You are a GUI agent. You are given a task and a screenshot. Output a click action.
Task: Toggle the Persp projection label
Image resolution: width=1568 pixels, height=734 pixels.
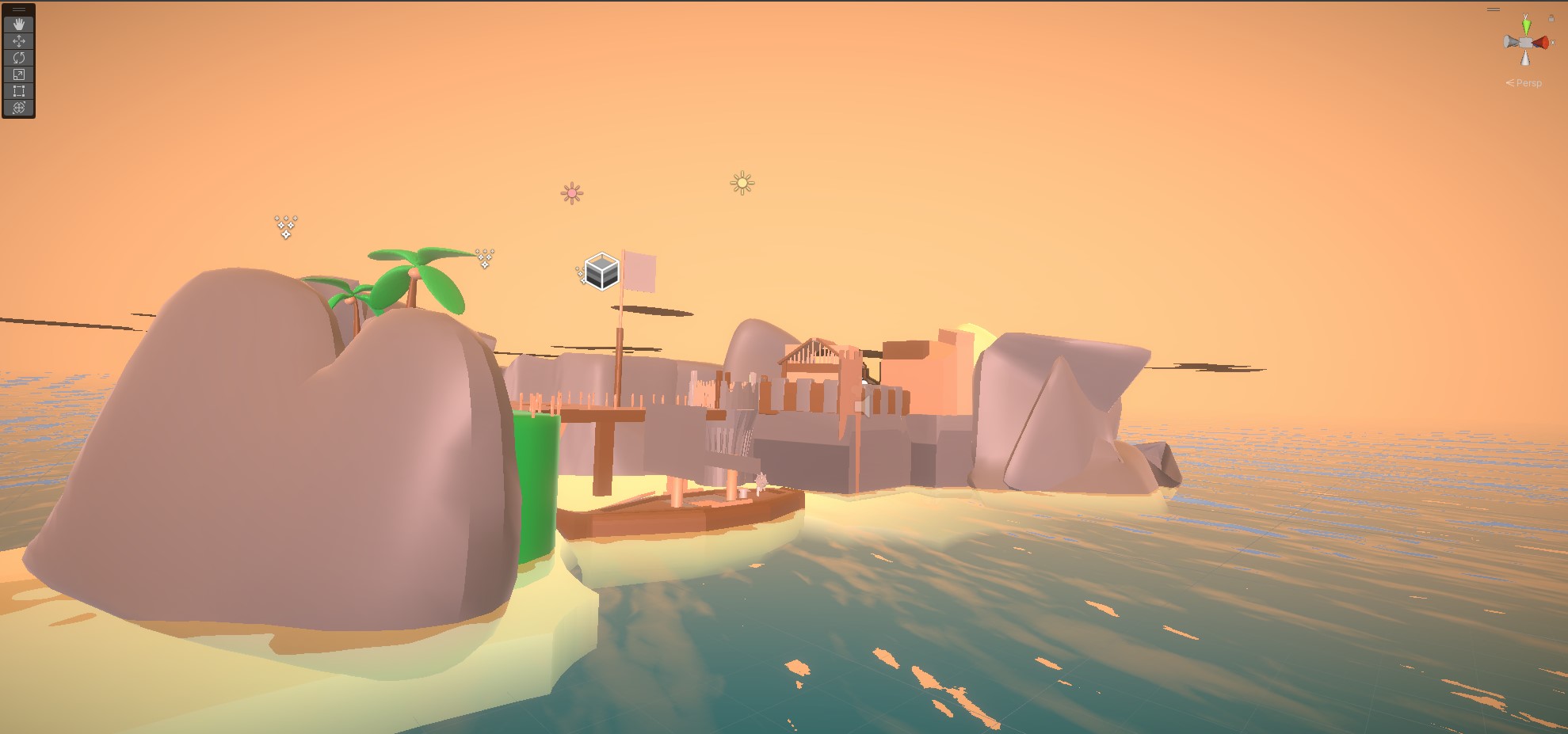[x=1528, y=83]
